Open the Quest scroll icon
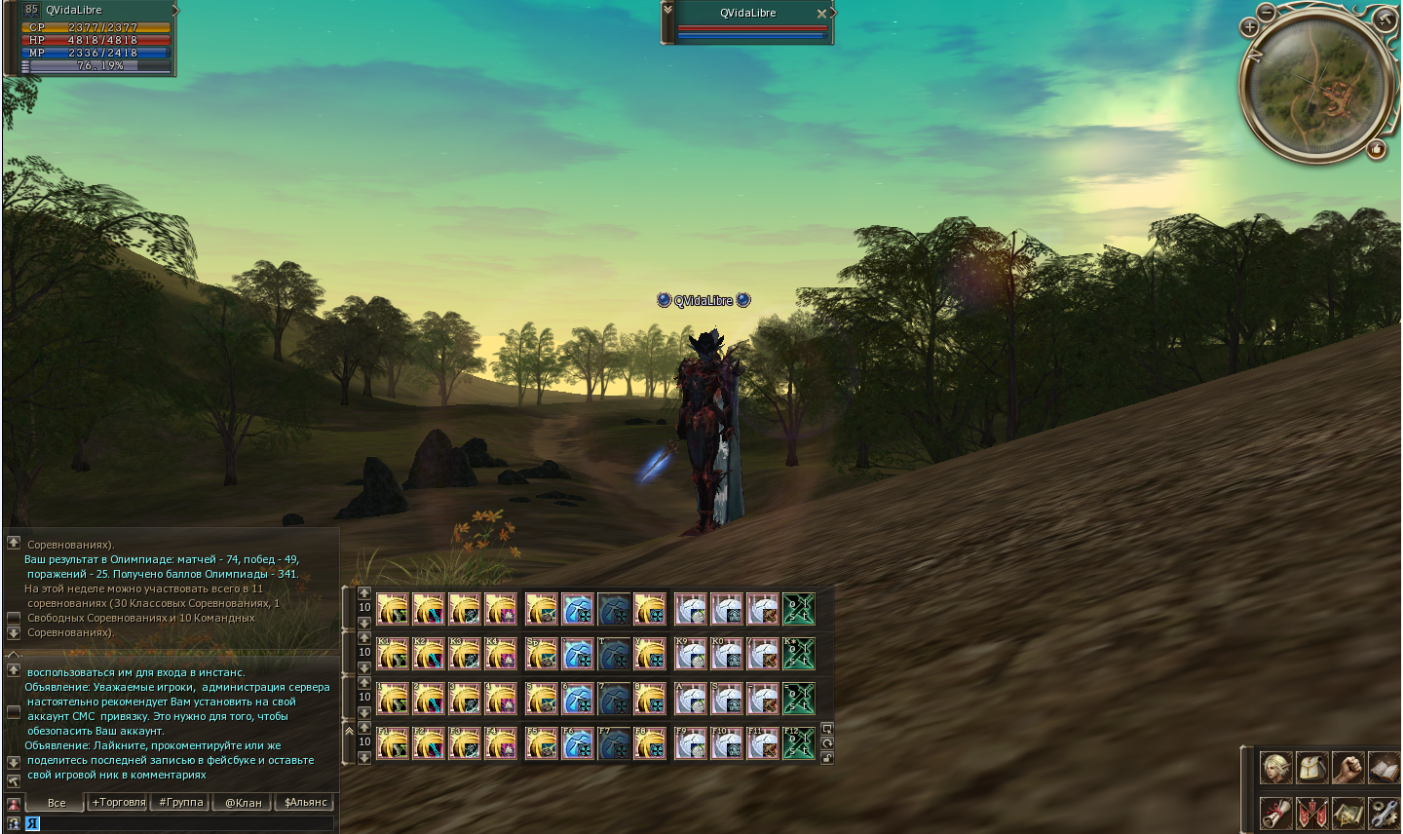The width and height of the screenshot is (1403, 834). 1277,813
